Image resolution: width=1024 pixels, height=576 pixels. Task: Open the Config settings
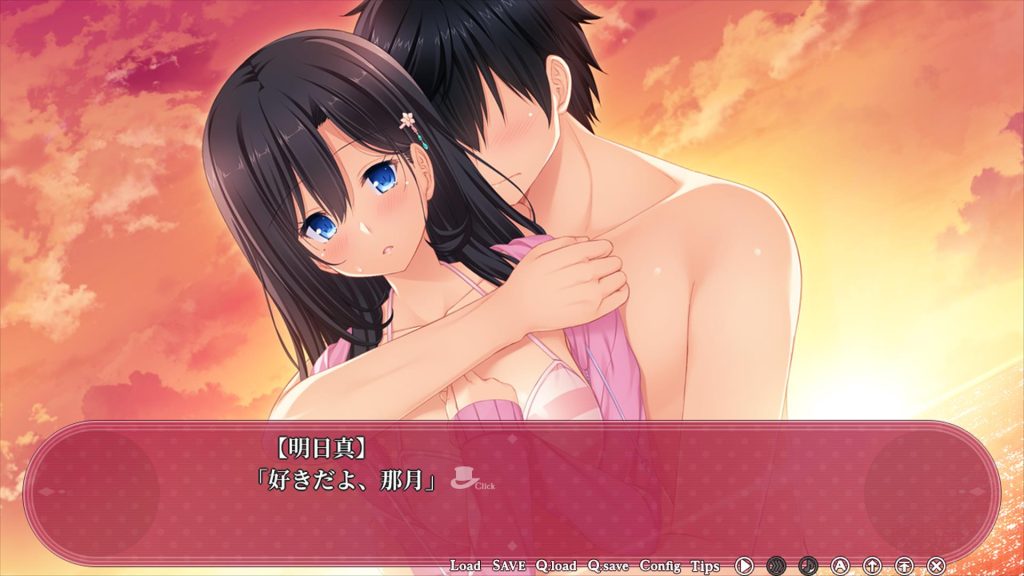tap(660, 566)
